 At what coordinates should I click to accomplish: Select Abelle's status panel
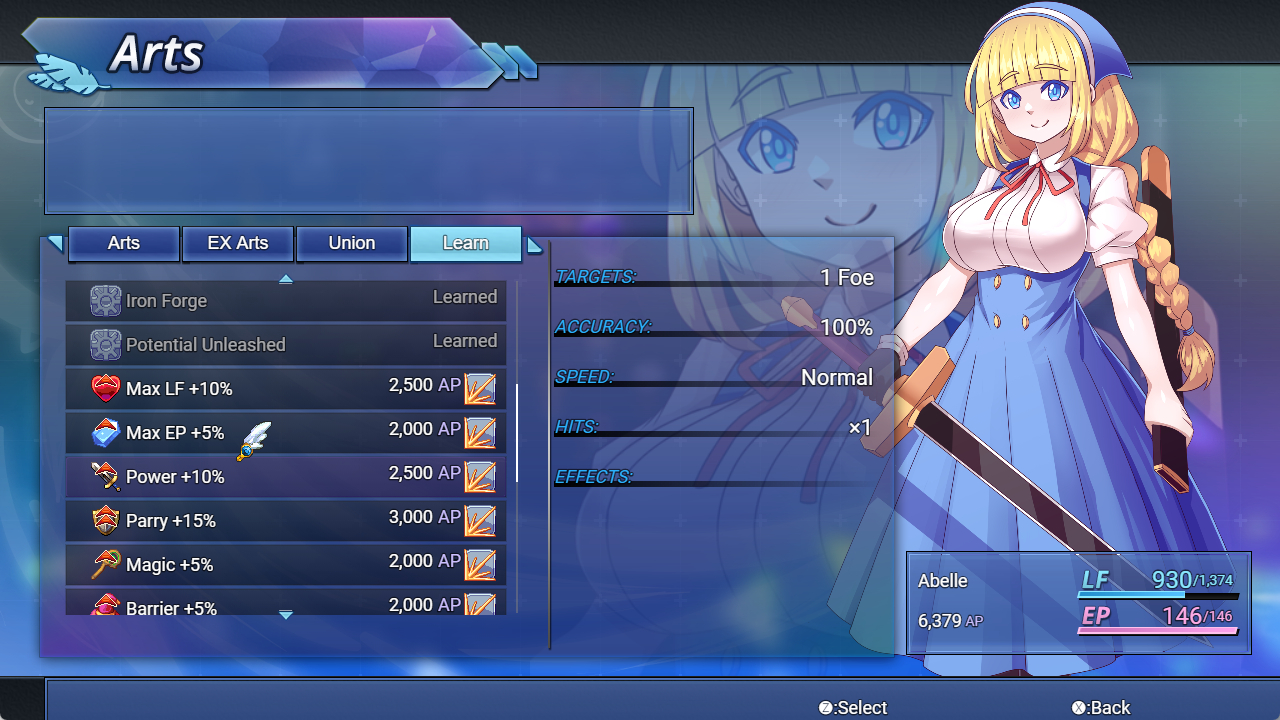pyautogui.click(x=1078, y=602)
